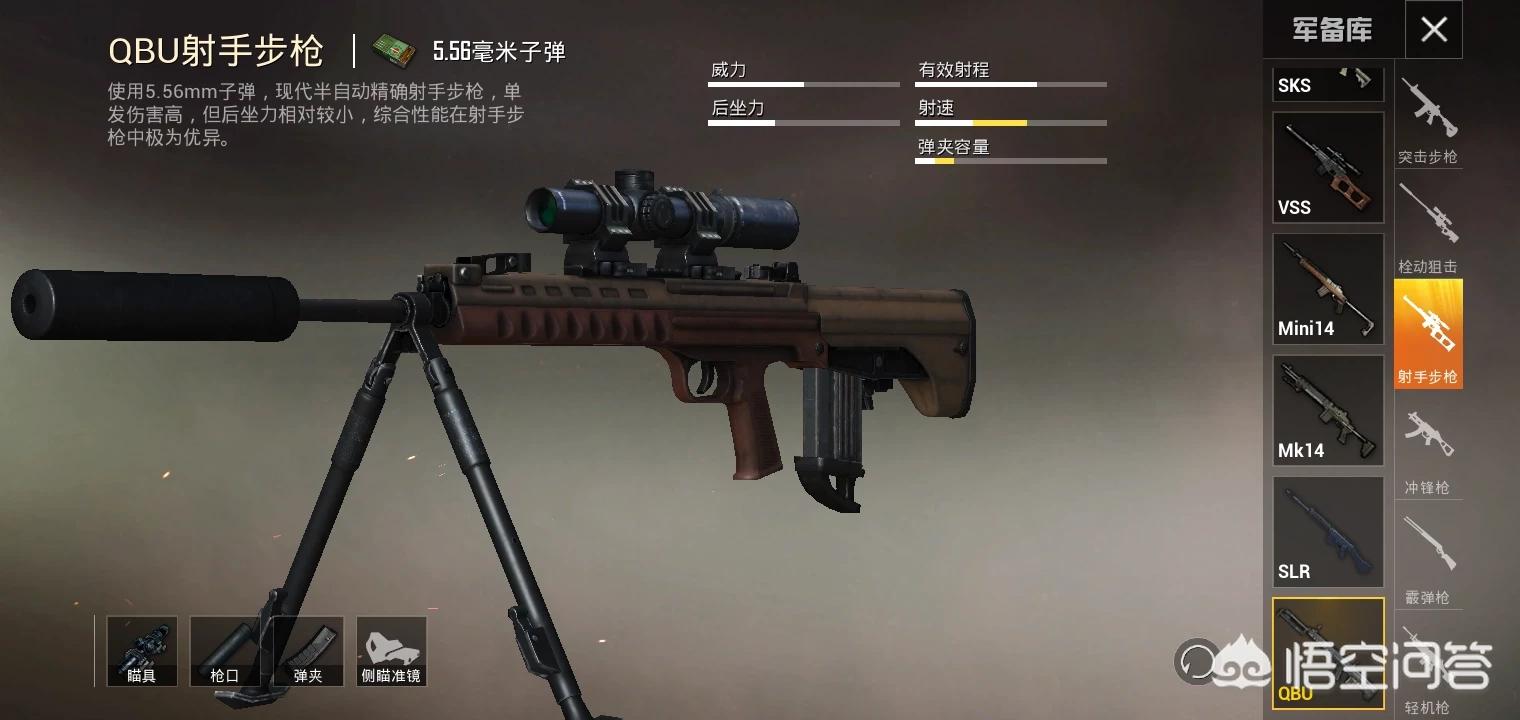
Task: Select the QBU weapon entry
Action: pos(1327,651)
